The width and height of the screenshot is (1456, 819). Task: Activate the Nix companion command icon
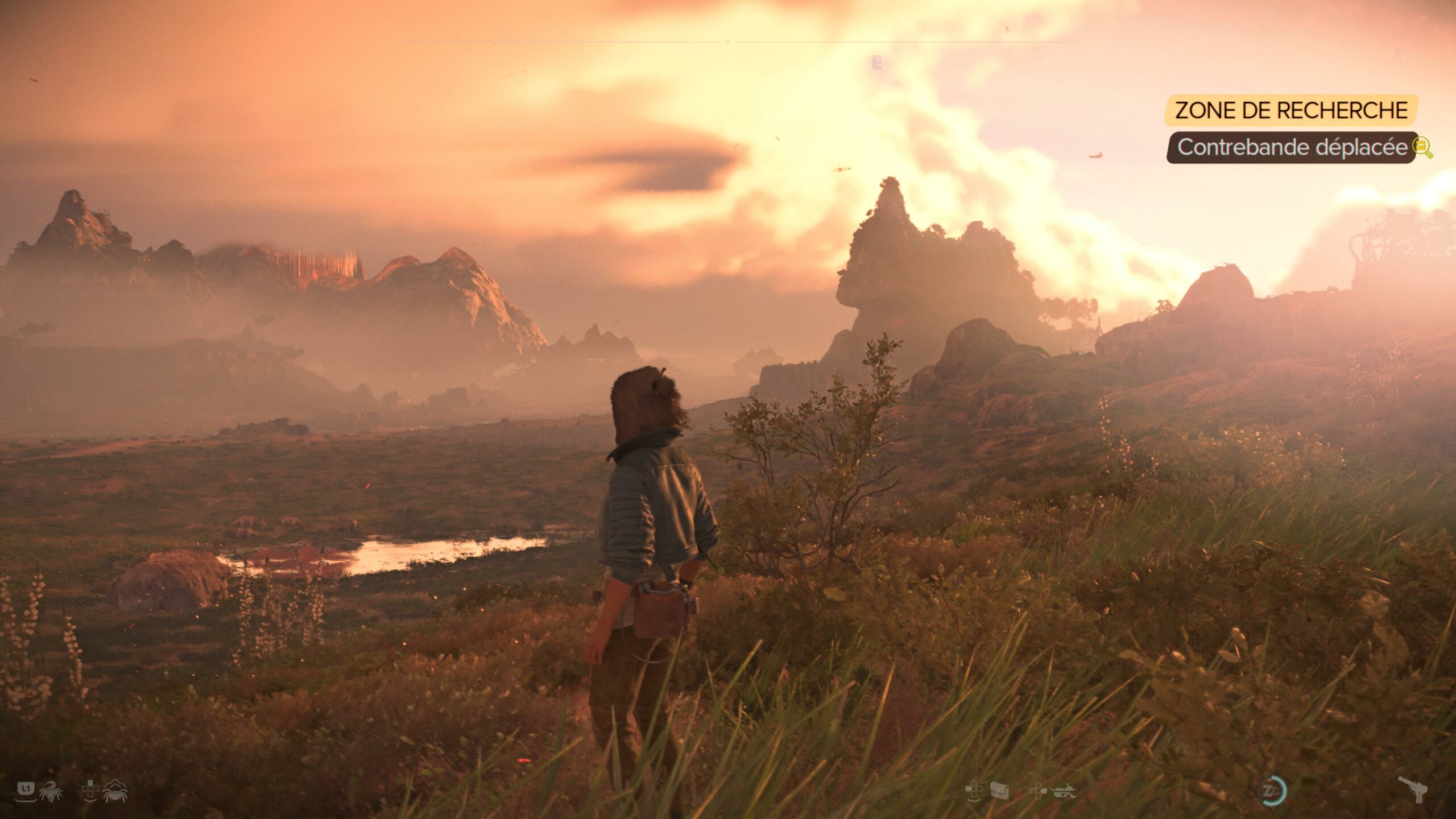[x=51, y=791]
